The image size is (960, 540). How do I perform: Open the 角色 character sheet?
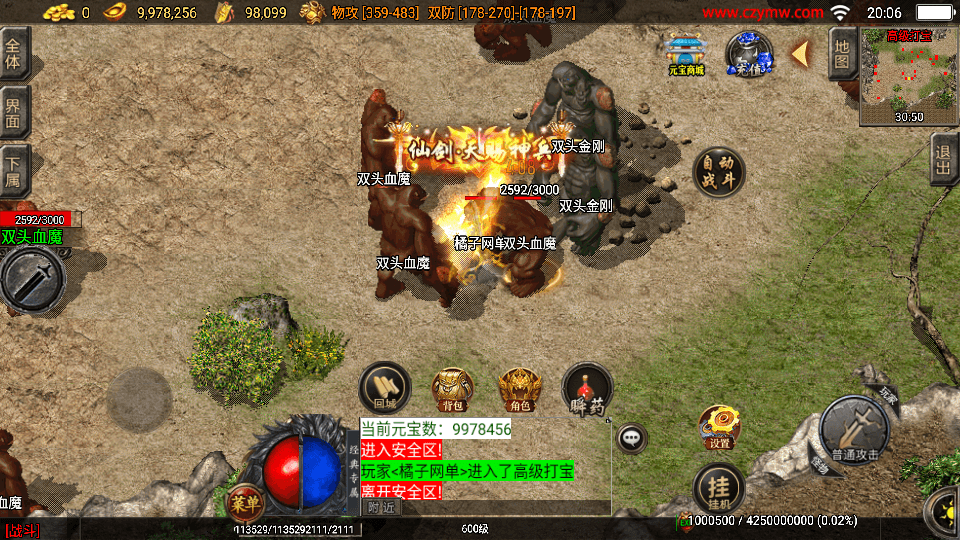[520, 389]
